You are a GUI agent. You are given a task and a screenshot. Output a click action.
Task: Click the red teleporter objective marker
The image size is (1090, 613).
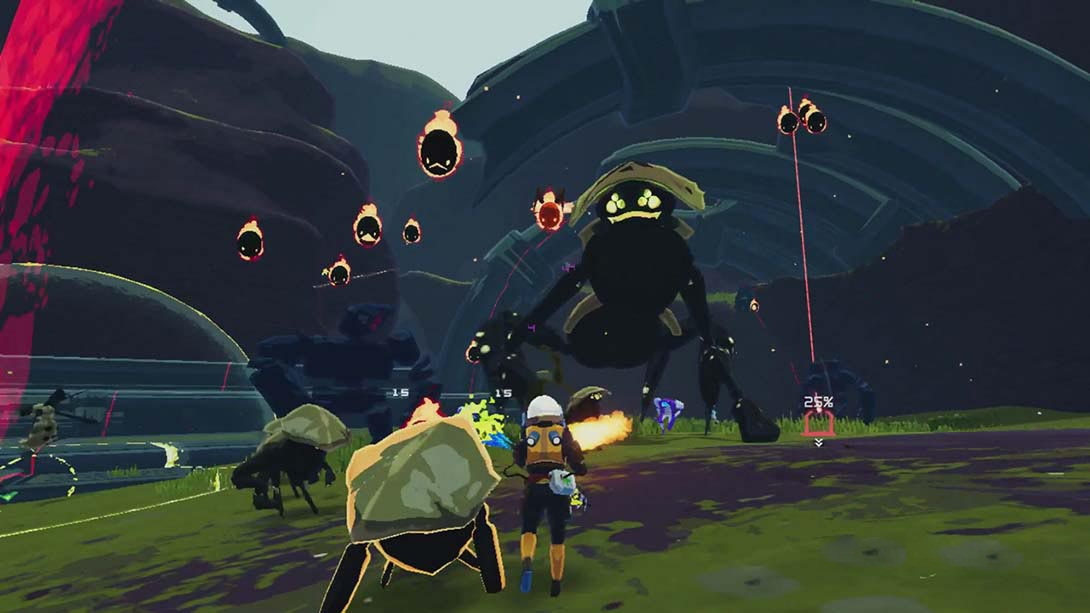818,424
